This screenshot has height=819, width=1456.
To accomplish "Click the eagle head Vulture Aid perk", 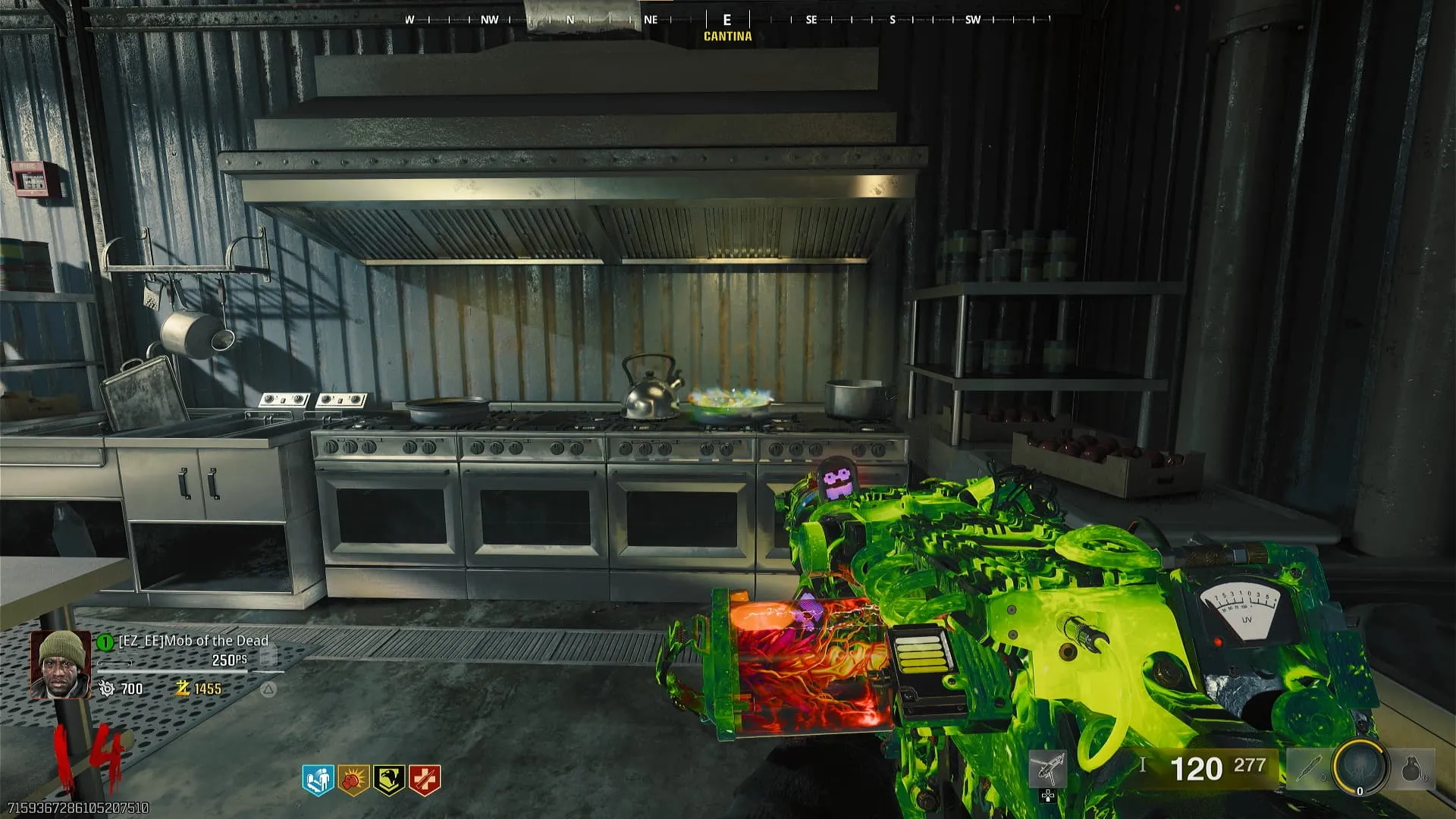I will pyautogui.click(x=388, y=780).
